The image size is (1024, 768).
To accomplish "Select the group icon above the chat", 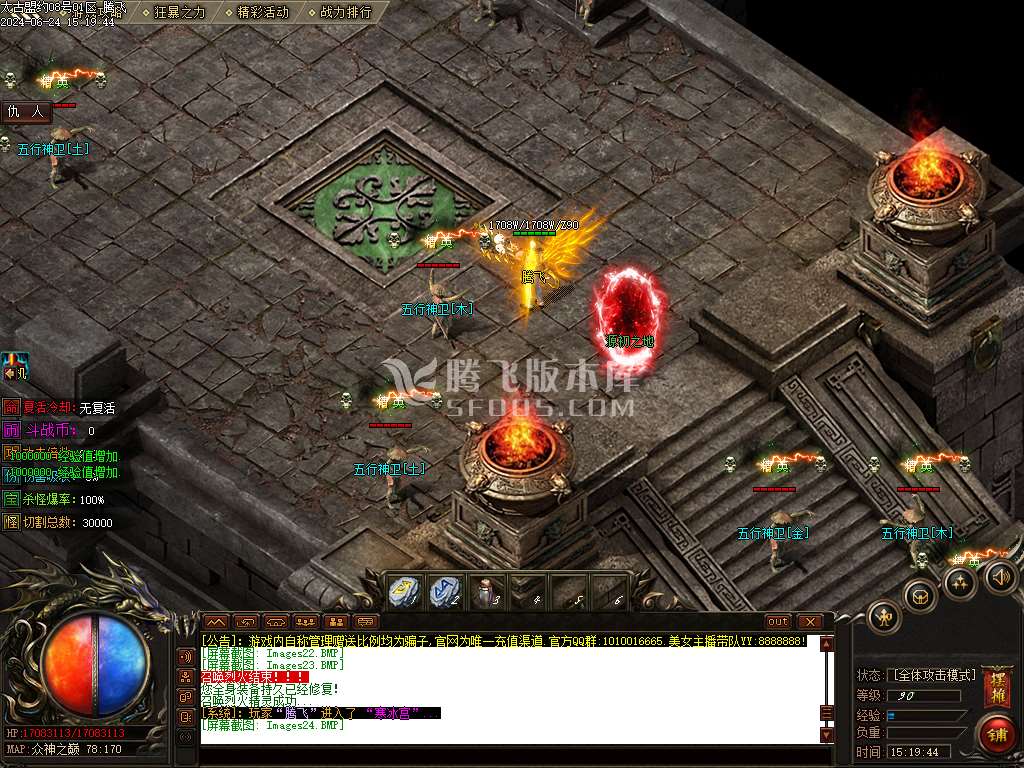I will (x=306, y=622).
